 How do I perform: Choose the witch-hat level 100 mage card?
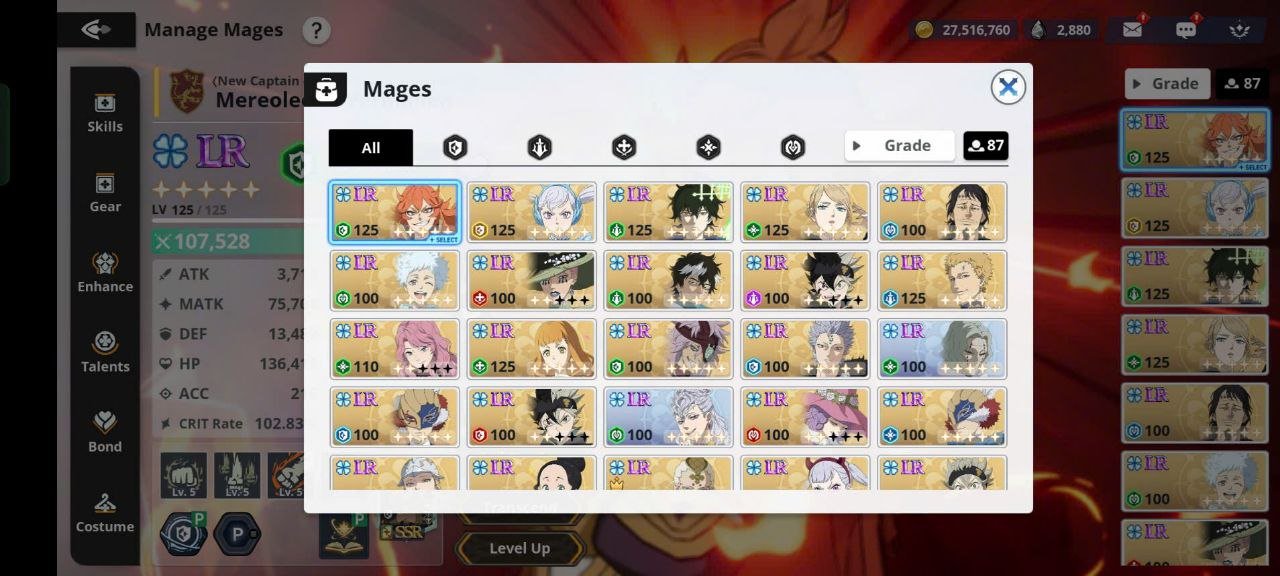click(x=532, y=281)
